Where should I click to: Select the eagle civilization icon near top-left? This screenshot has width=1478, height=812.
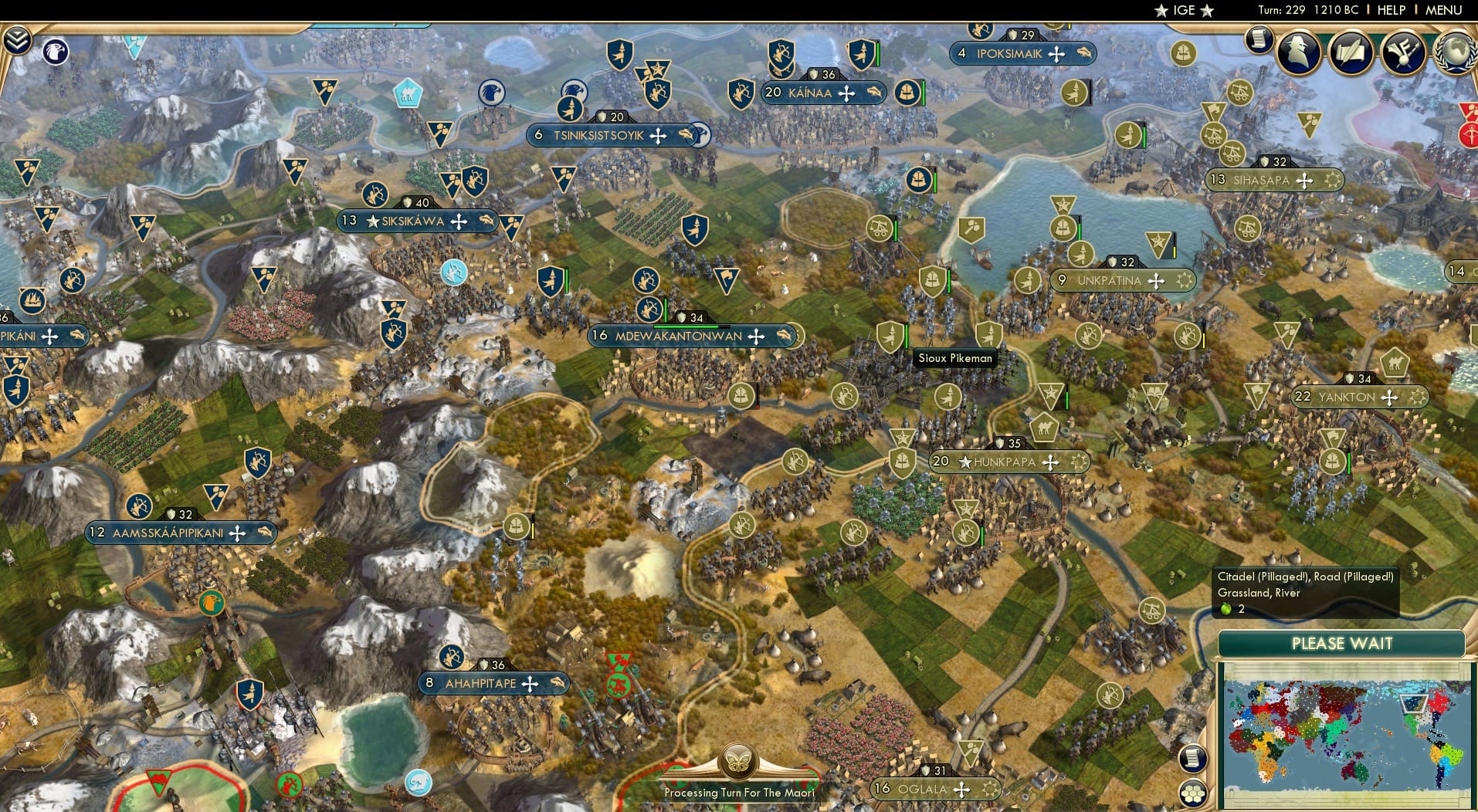[x=55, y=52]
